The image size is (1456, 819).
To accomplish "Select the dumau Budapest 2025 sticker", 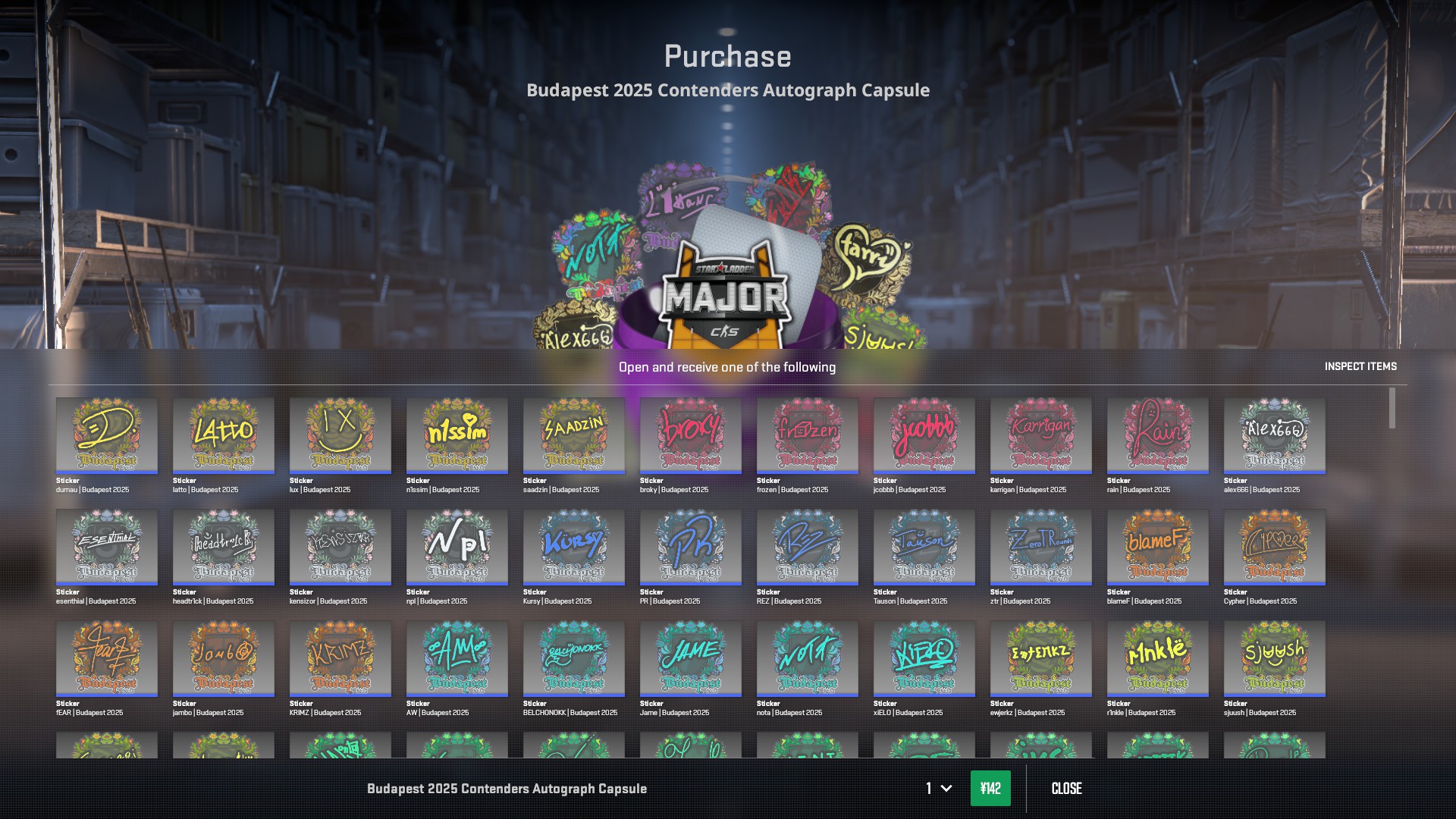I will pyautogui.click(x=107, y=435).
